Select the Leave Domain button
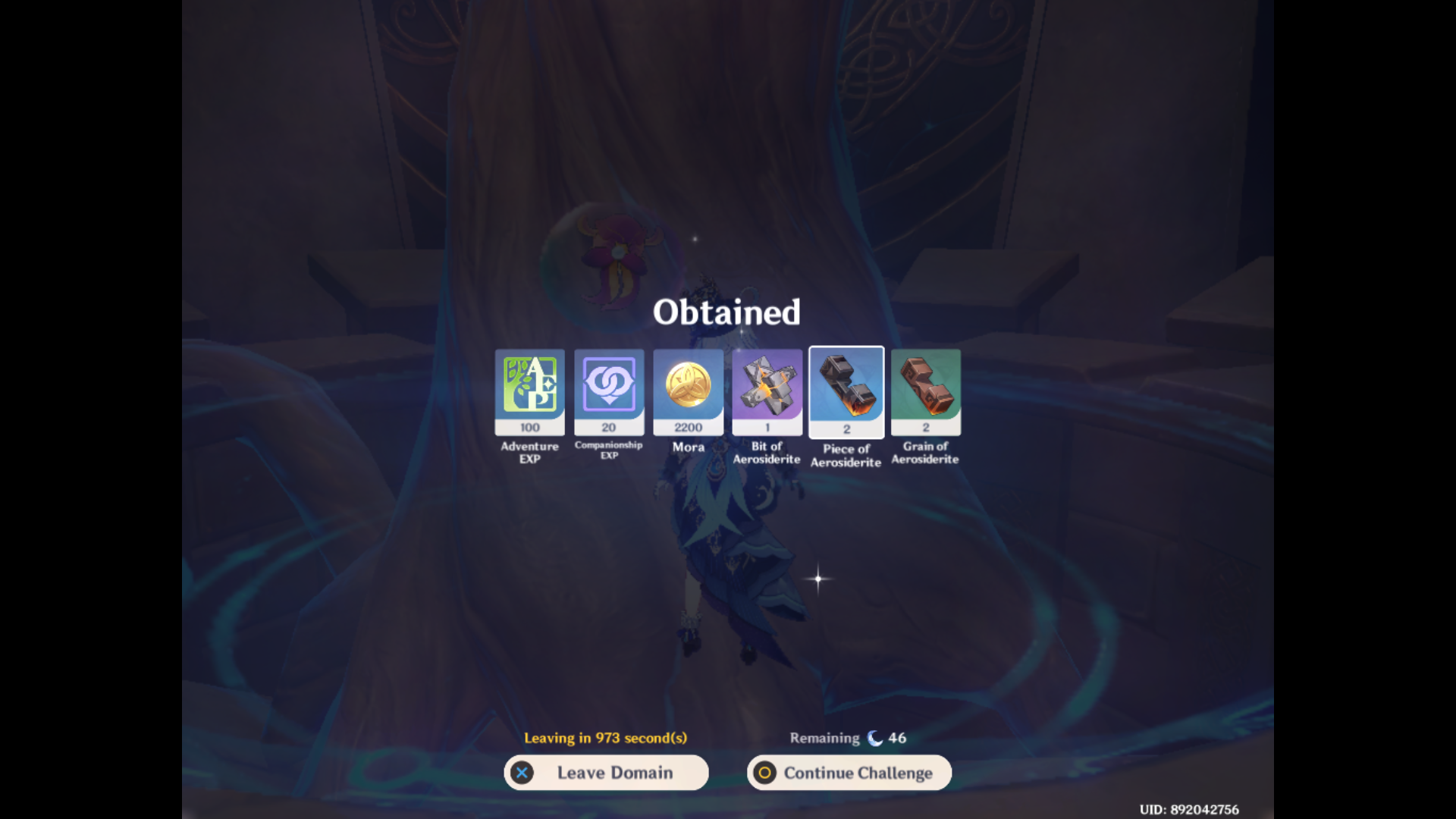The height and width of the screenshot is (819, 1456). (607, 773)
